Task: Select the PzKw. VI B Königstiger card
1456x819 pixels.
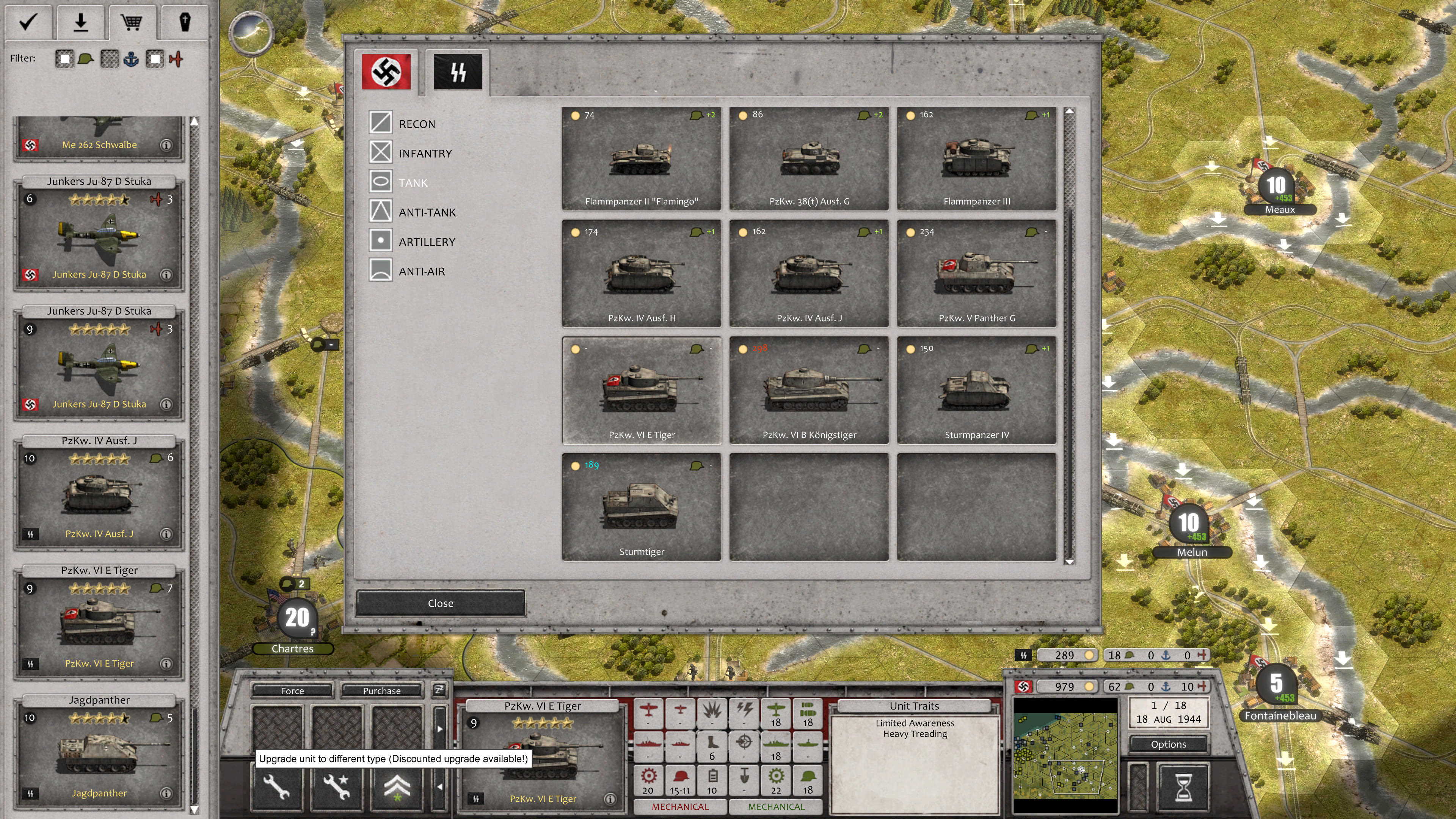Action: (x=809, y=391)
